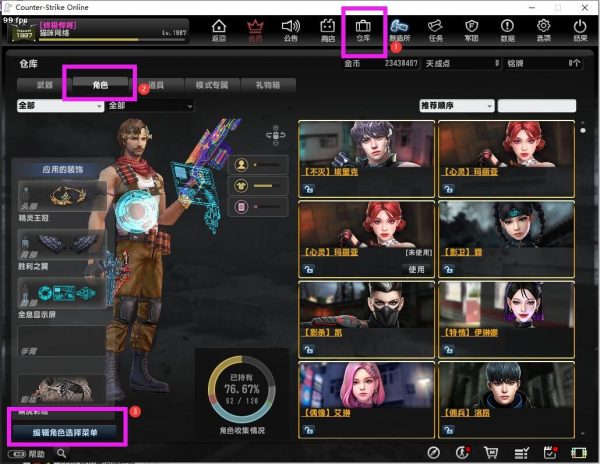Open the 选项 (Options) gear menu
Viewport: 600px width, 464px height.
point(544,31)
